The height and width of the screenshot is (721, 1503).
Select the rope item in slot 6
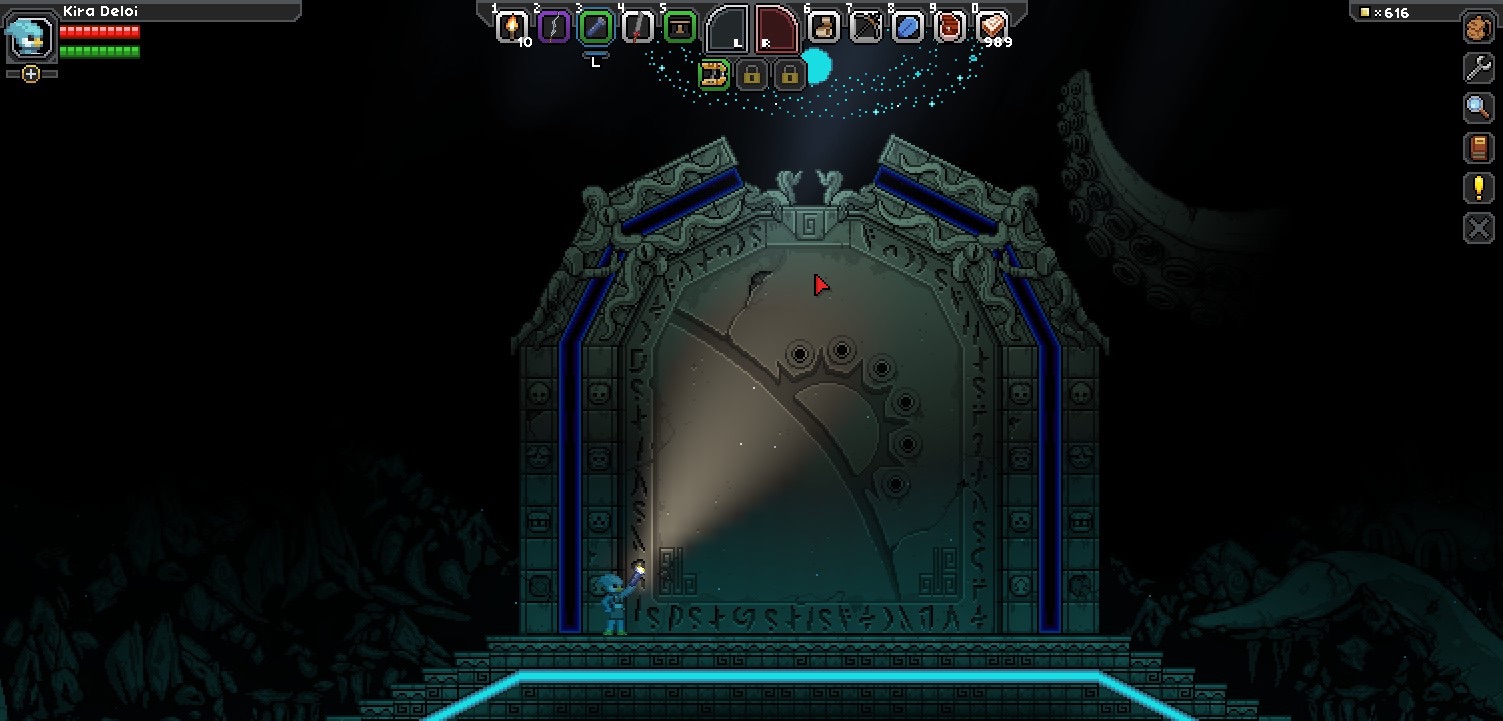(824, 26)
